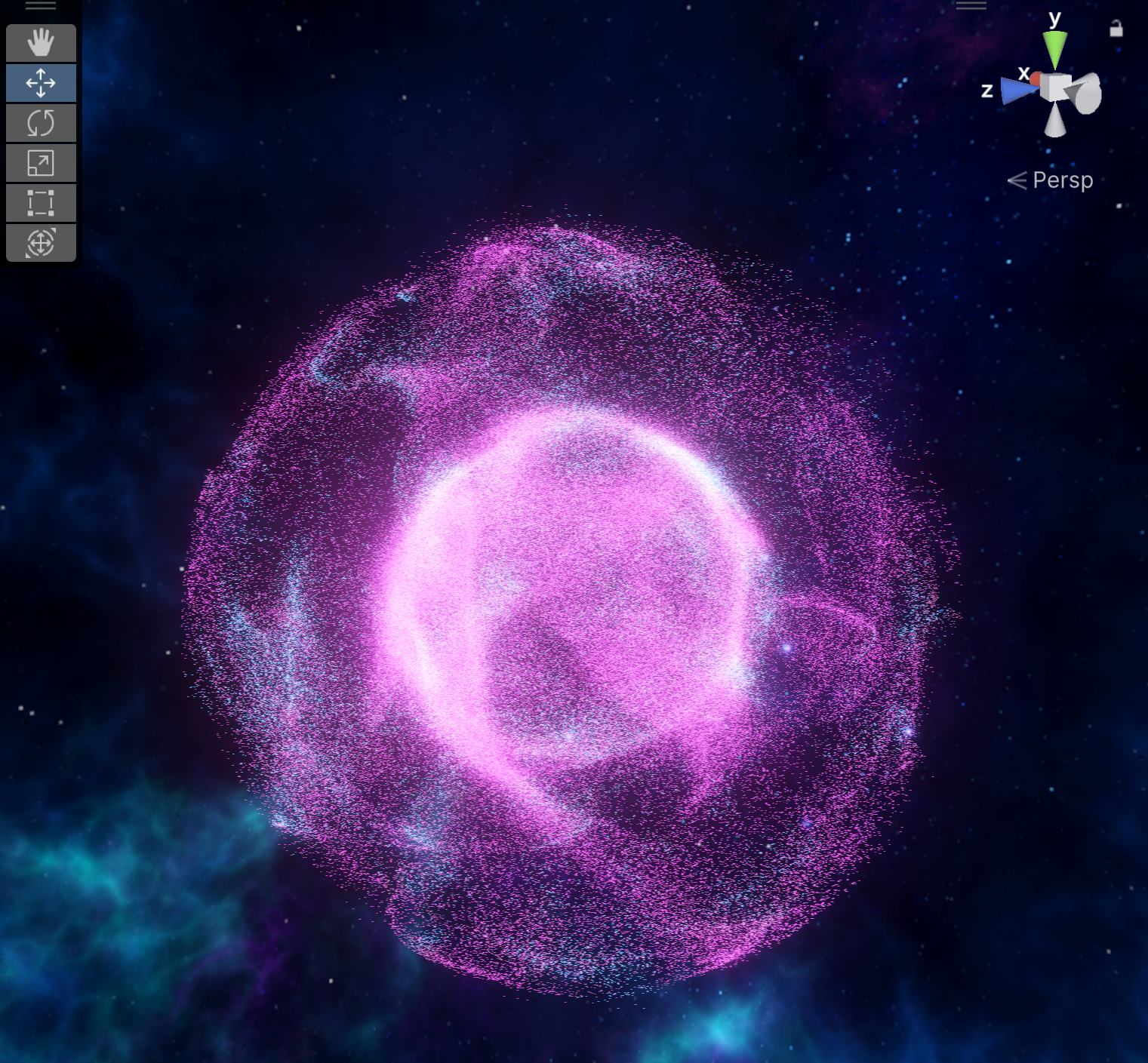Open the top-right panel handle
1148x1063 pixels.
coord(971,5)
